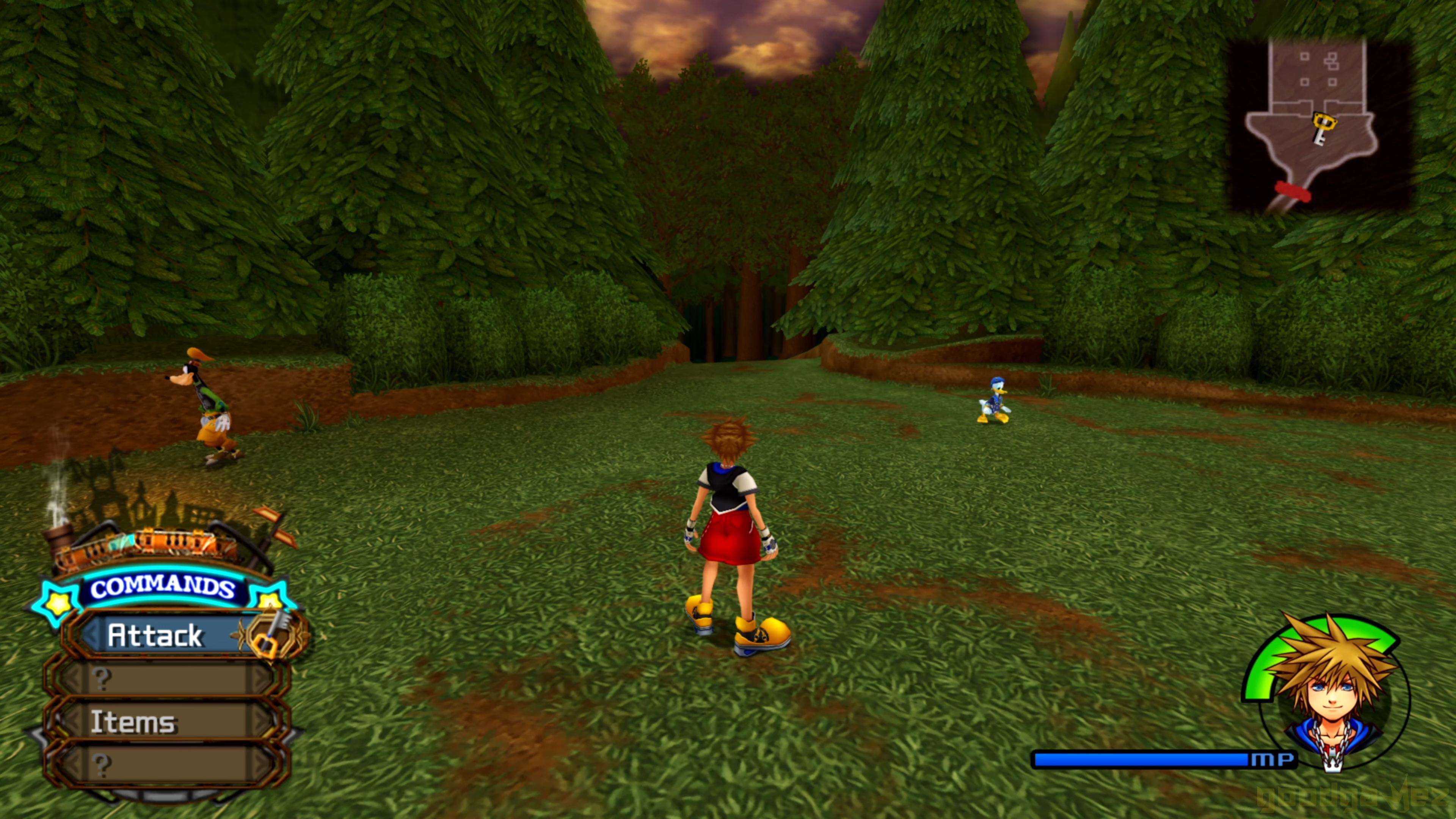Click the red exit marker on minimap
Screen dimensions: 1456x819
point(1292,191)
